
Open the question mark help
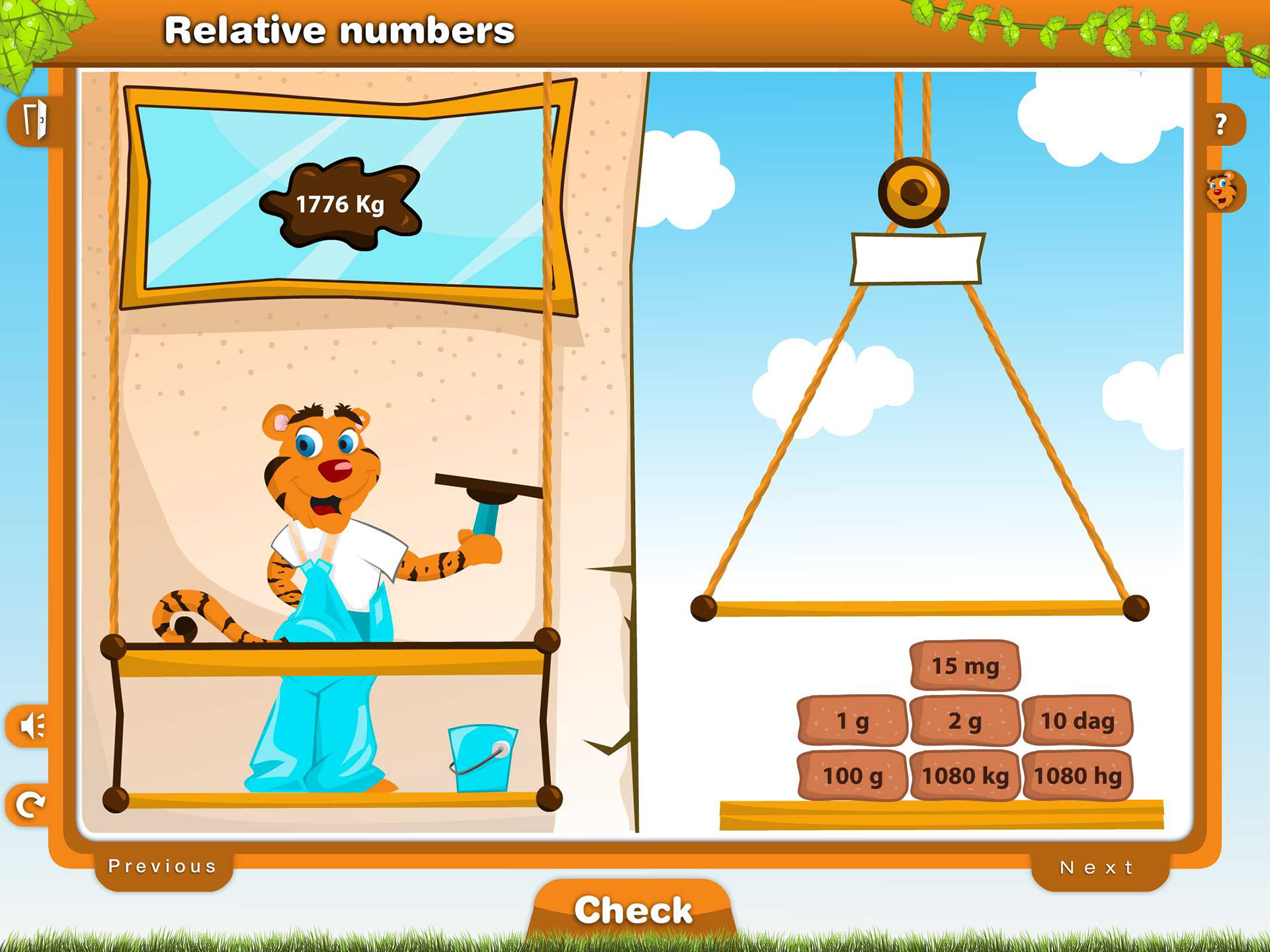point(1221,124)
